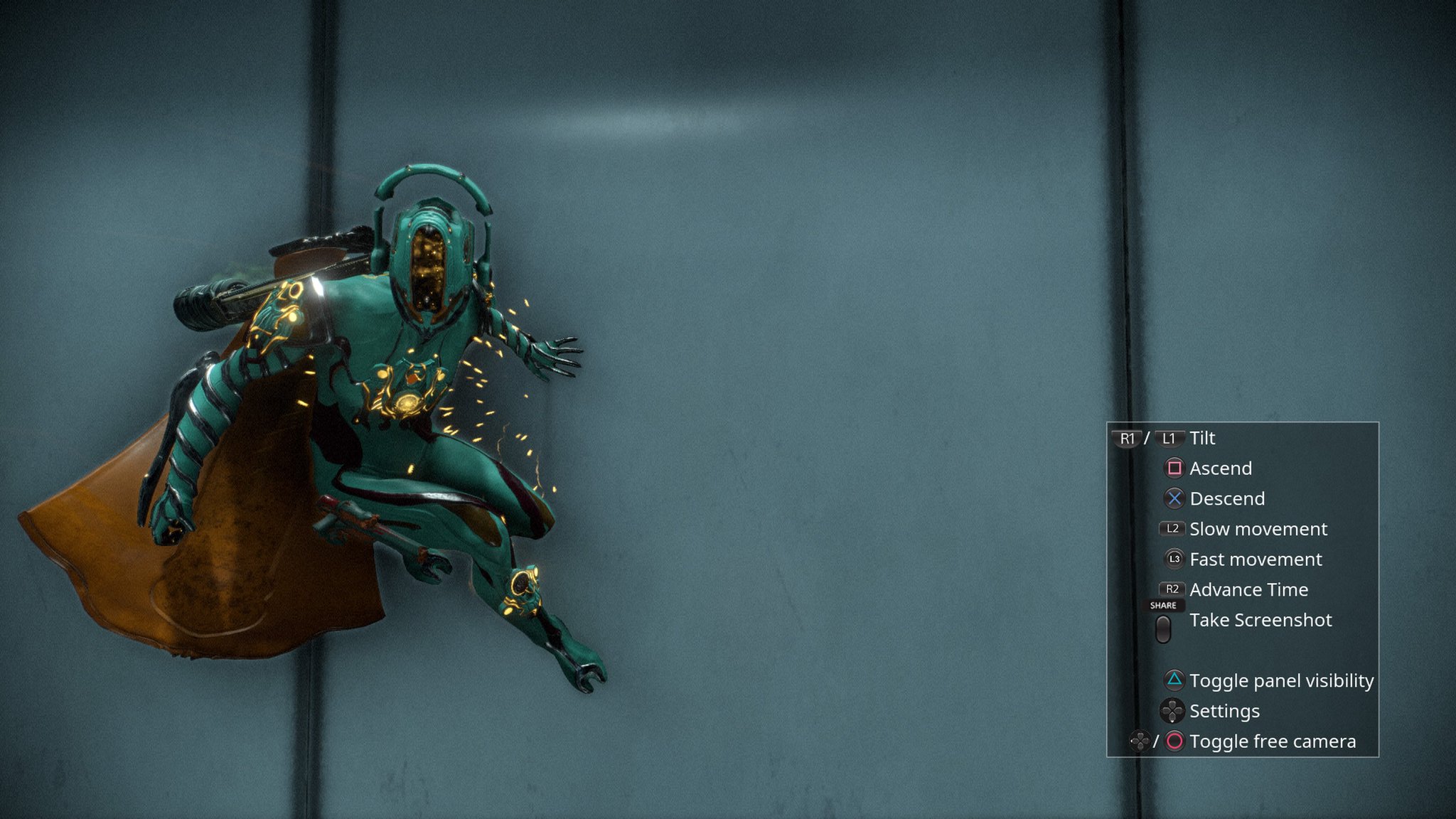
Task: Click the Ascend label text
Action: pos(1221,469)
